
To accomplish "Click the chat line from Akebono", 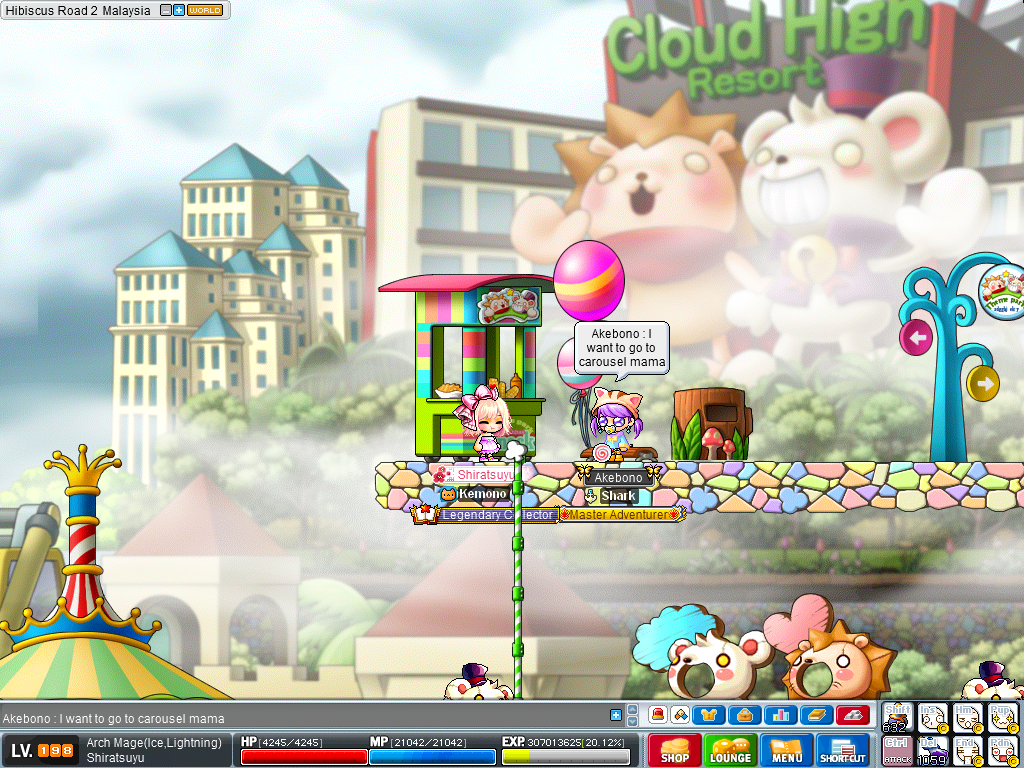I will [113, 718].
